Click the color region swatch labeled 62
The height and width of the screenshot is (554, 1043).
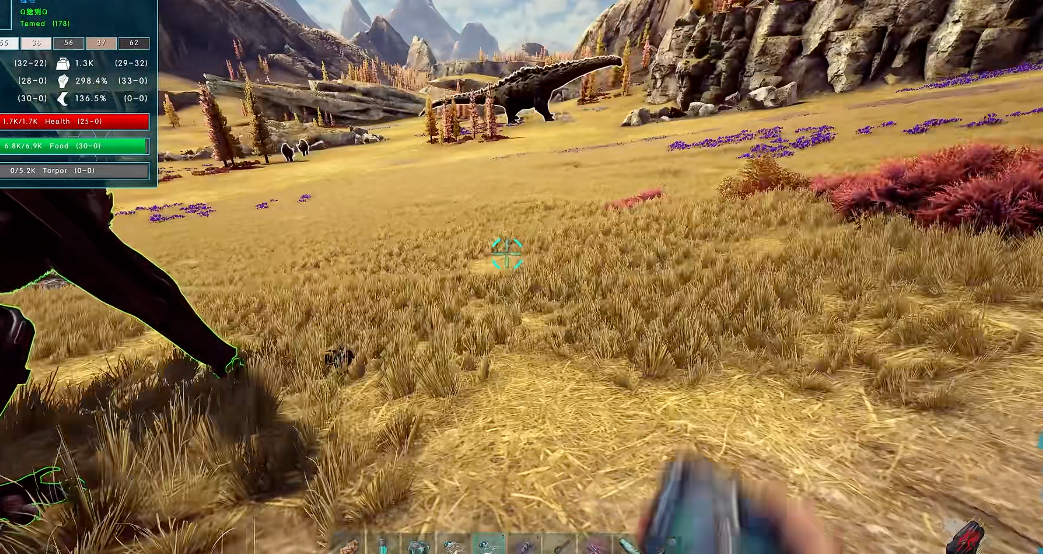point(134,43)
